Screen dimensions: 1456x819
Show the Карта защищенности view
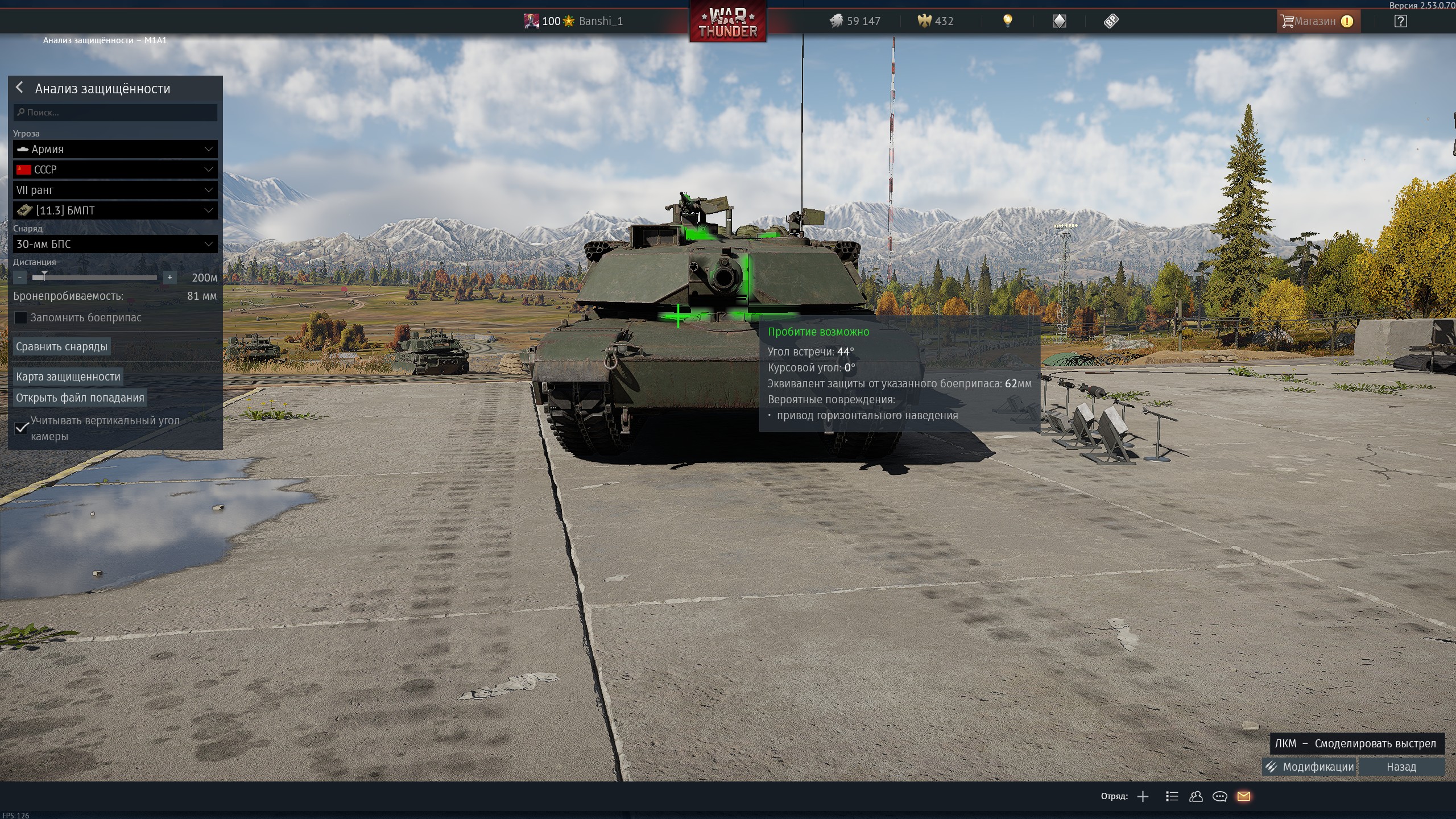(x=68, y=377)
